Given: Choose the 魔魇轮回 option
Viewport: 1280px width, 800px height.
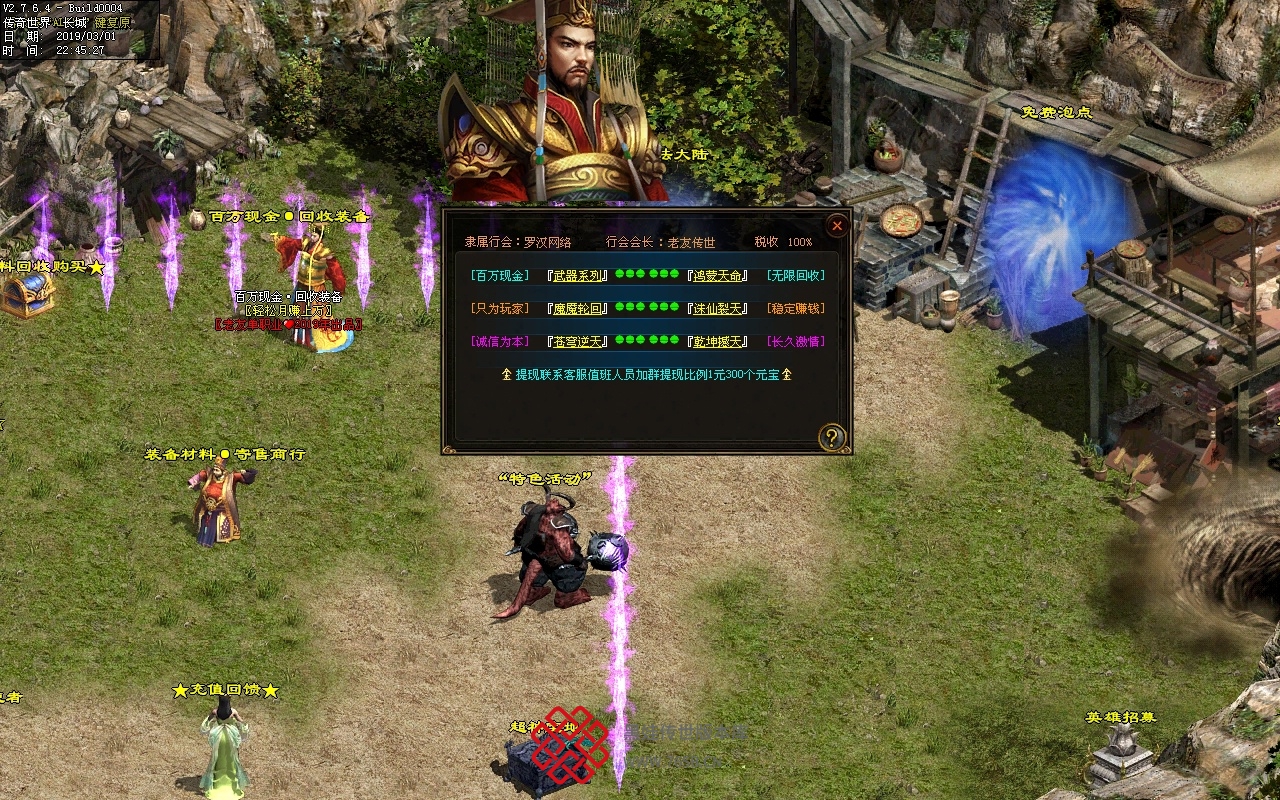Looking at the screenshot, I should coord(578,309).
